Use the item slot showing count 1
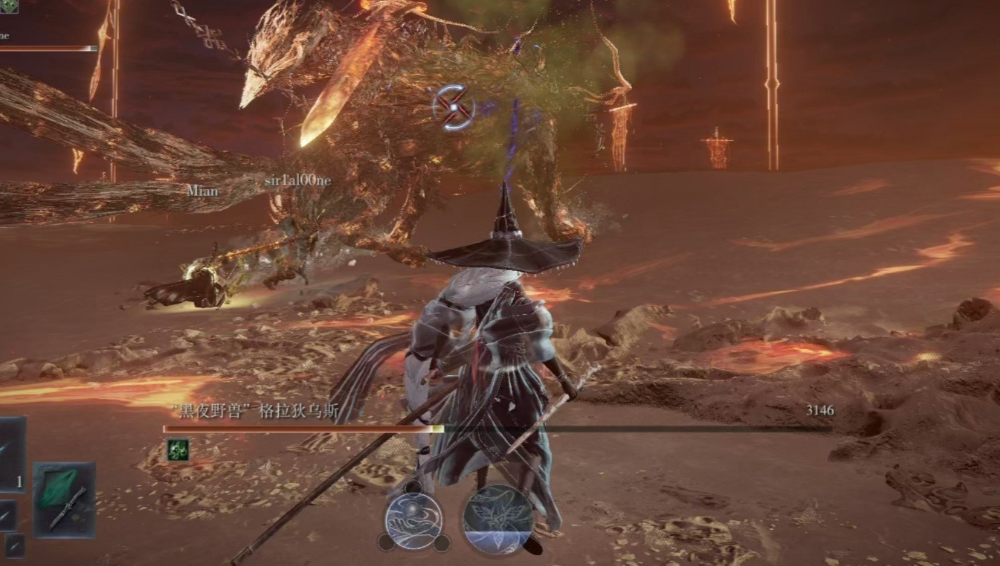The height and width of the screenshot is (566, 1000). point(10,455)
